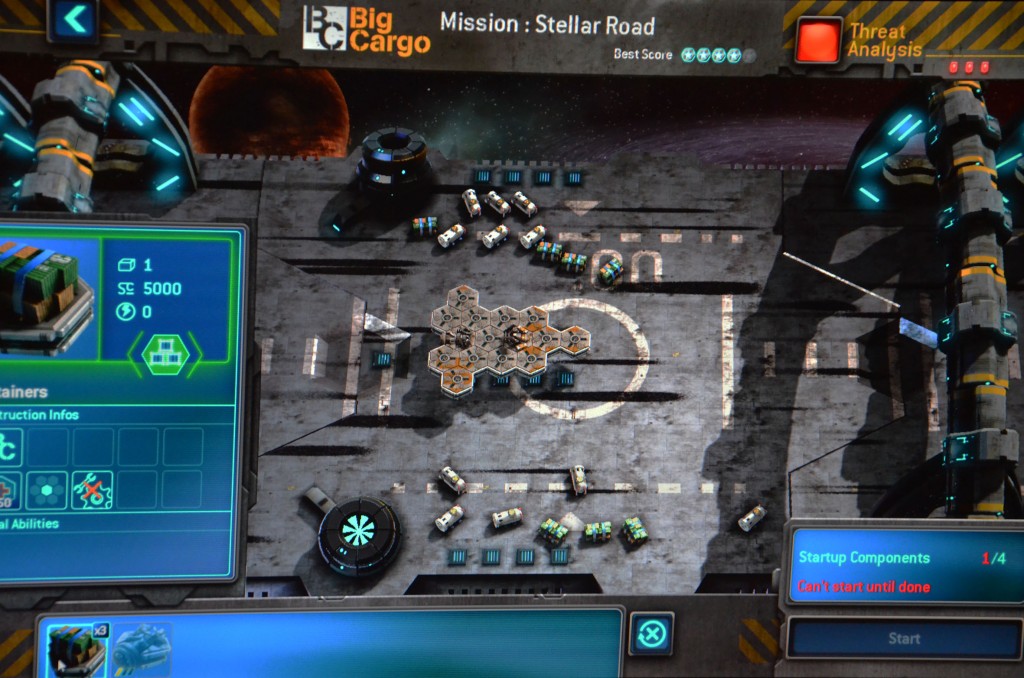Select the crossed-out wrench and gear icon

[x=92, y=490]
